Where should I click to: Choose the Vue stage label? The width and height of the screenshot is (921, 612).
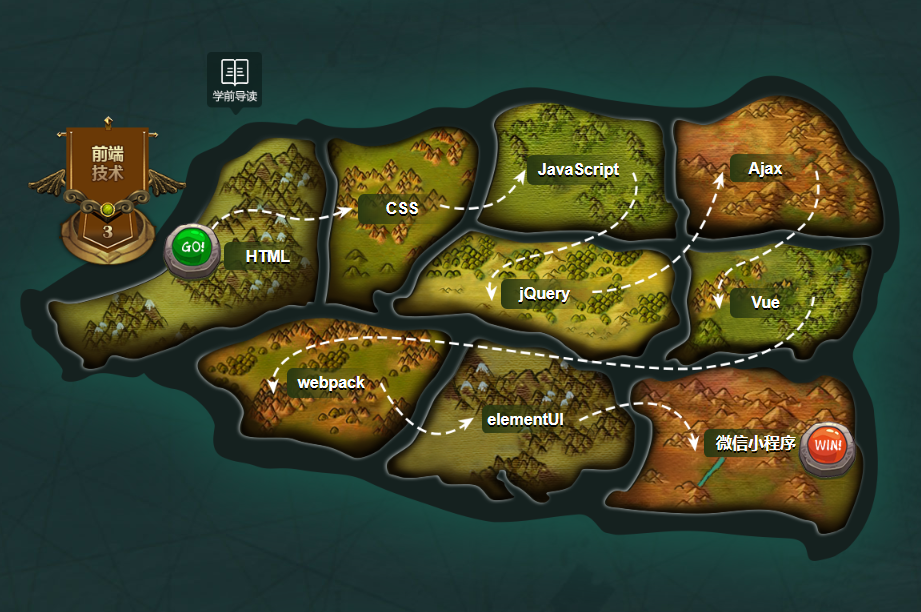pyautogui.click(x=765, y=302)
